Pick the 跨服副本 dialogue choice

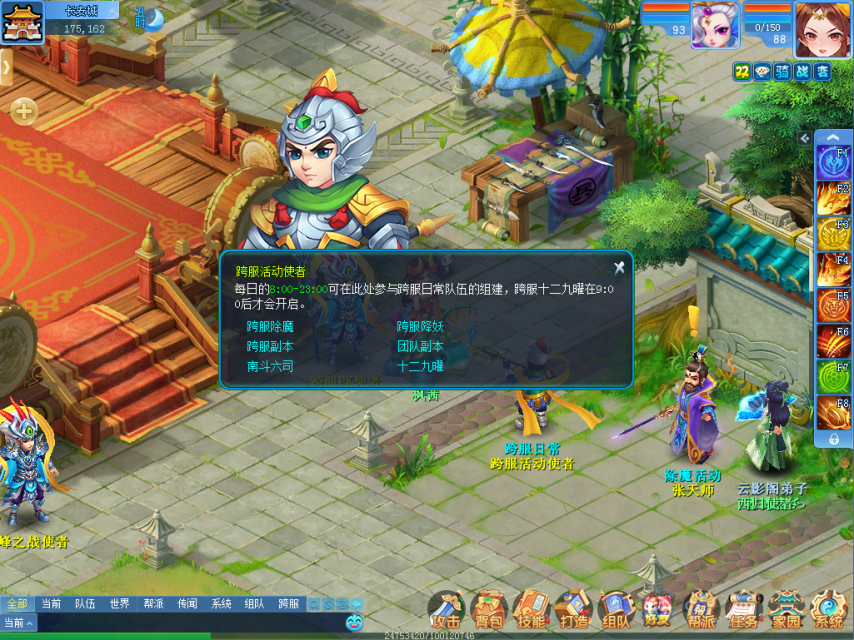(x=270, y=346)
